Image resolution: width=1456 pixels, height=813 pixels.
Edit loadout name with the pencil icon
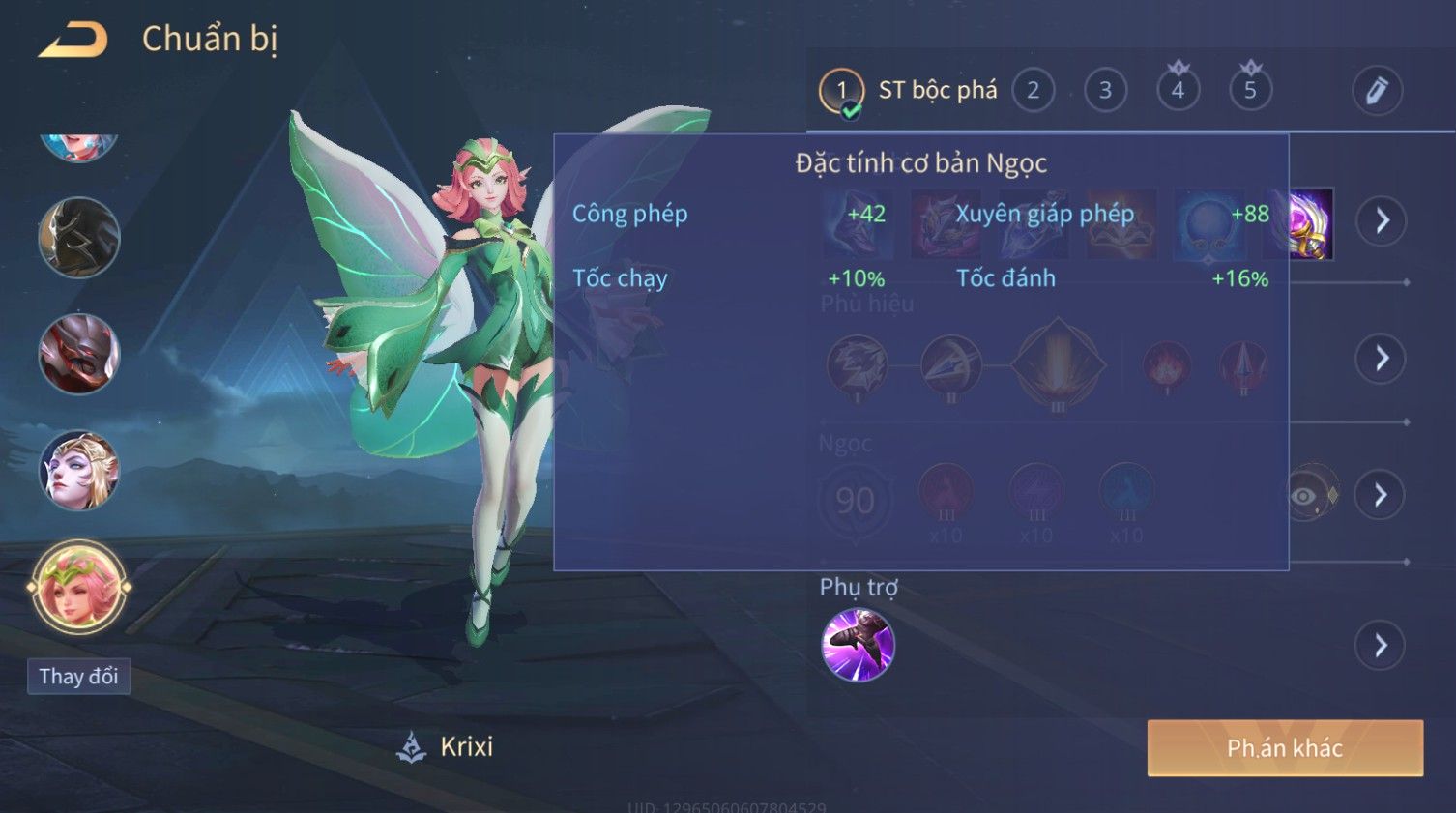point(1377,91)
